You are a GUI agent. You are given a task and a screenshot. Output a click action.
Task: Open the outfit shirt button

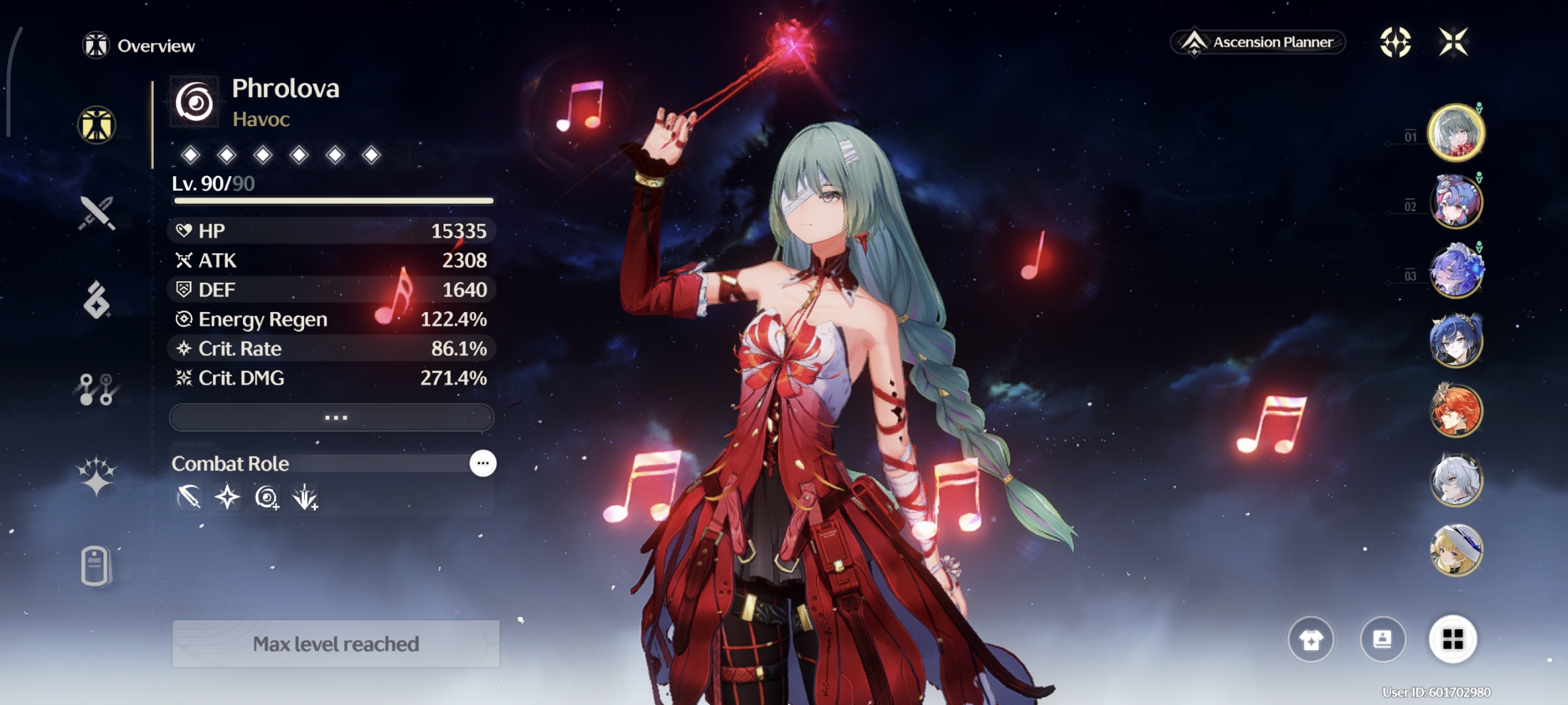(x=1311, y=639)
